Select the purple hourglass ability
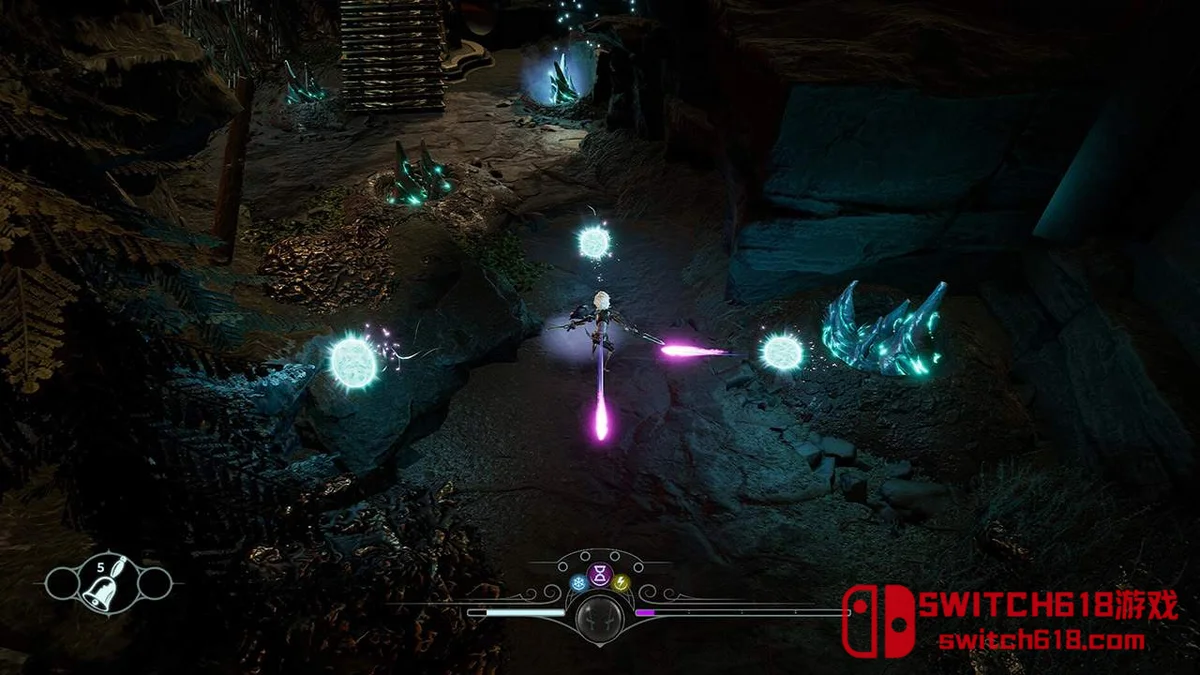 [x=600, y=573]
